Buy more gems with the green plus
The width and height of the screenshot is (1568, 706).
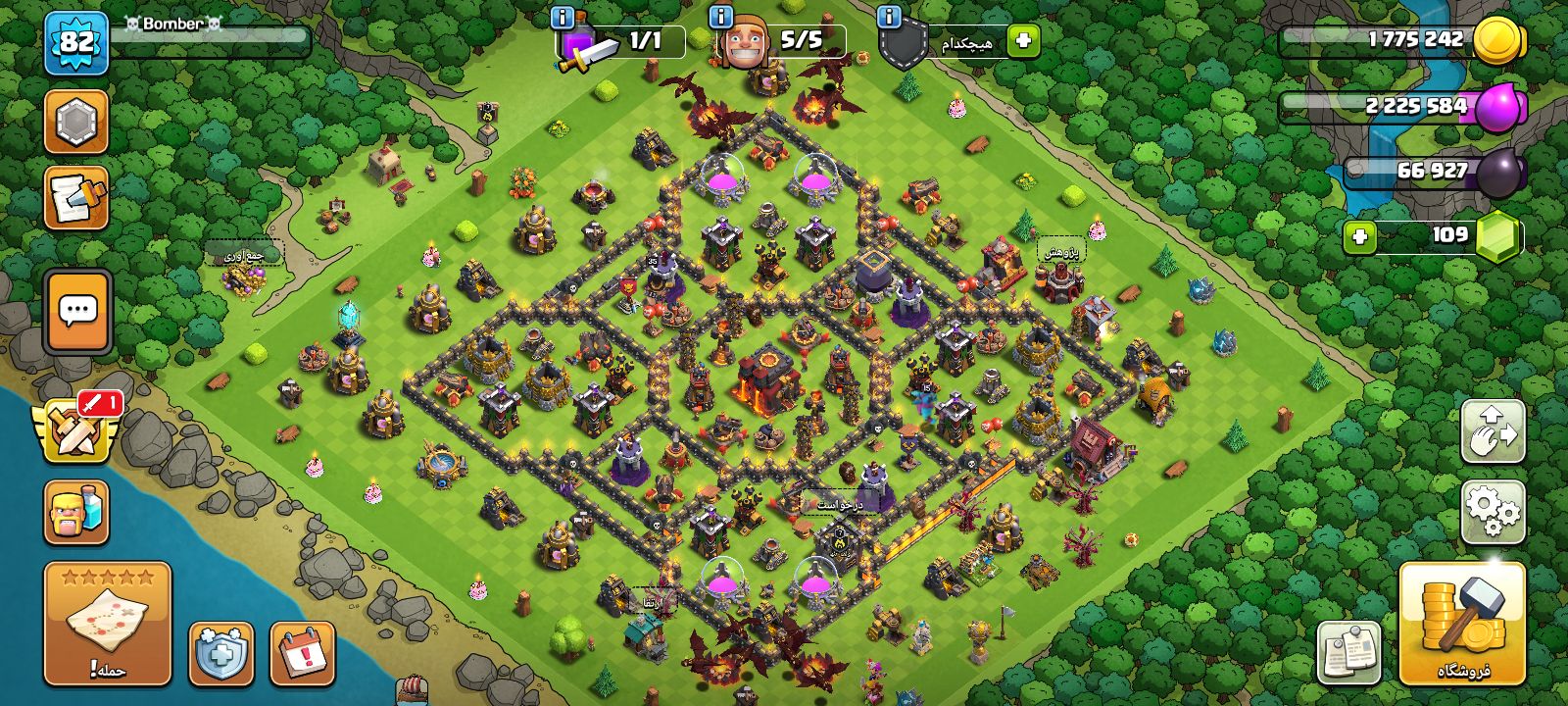1359,236
